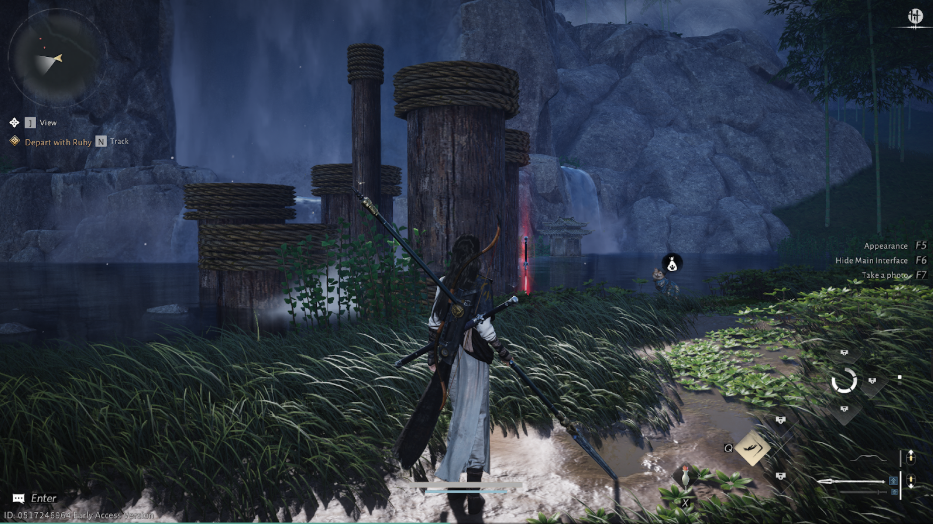Image resolution: width=933 pixels, height=524 pixels.
Task: Activate the tan diamond skill icon
Action: pos(752,447)
